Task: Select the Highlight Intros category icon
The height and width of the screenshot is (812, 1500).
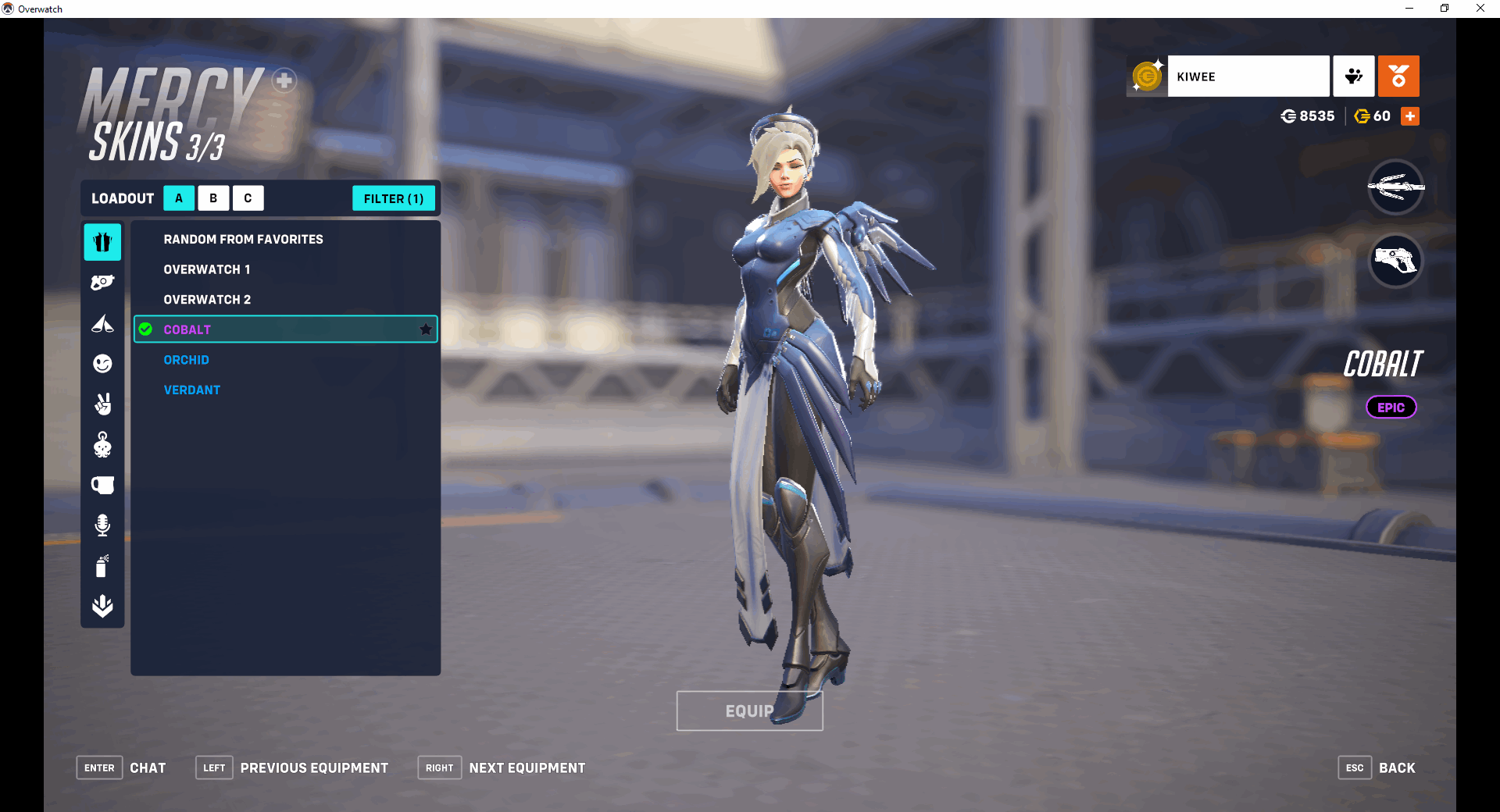Action: point(102,324)
